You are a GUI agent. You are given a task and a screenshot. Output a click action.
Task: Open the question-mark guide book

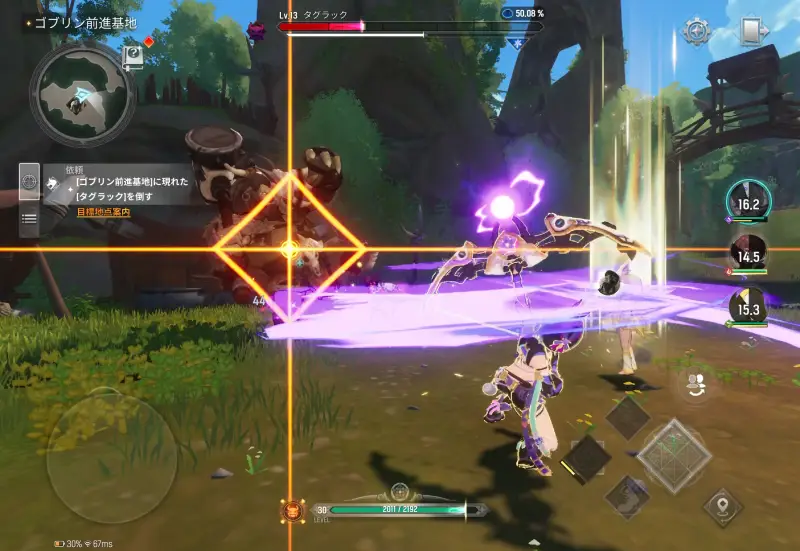(x=133, y=57)
